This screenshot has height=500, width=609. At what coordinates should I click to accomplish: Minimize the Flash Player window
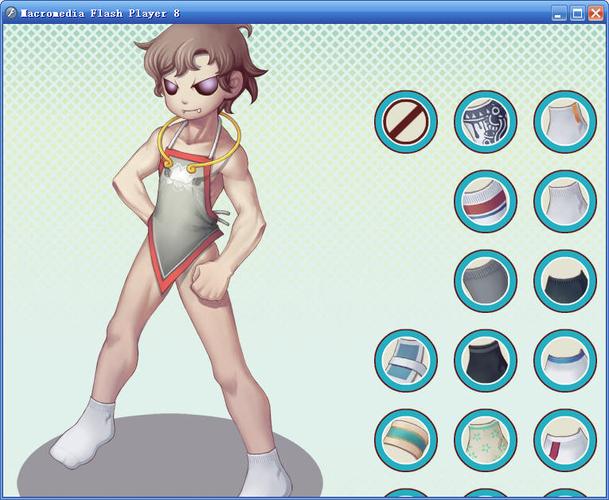[x=559, y=13]
